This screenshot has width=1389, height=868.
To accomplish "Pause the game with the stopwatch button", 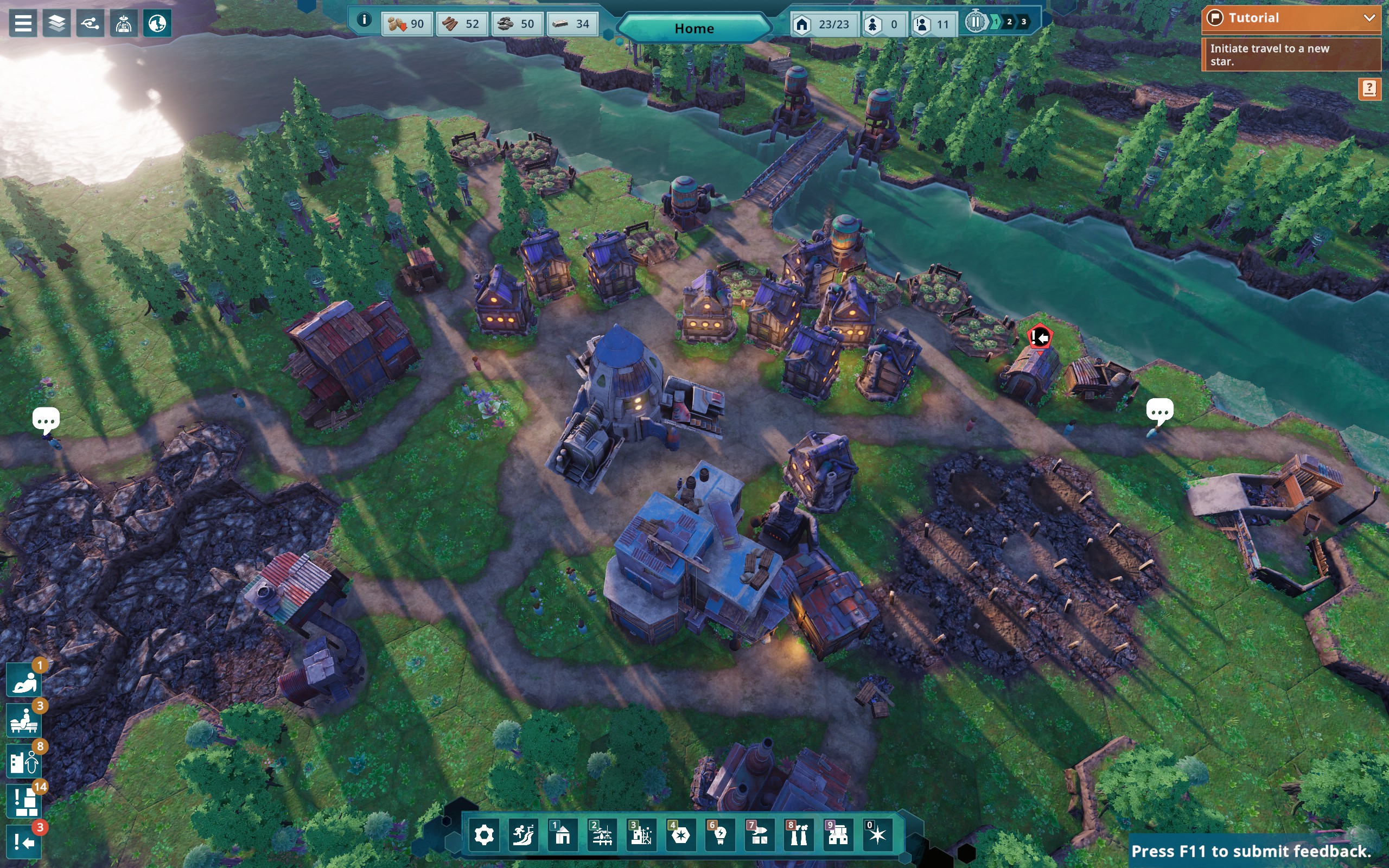I will point(974,22).
